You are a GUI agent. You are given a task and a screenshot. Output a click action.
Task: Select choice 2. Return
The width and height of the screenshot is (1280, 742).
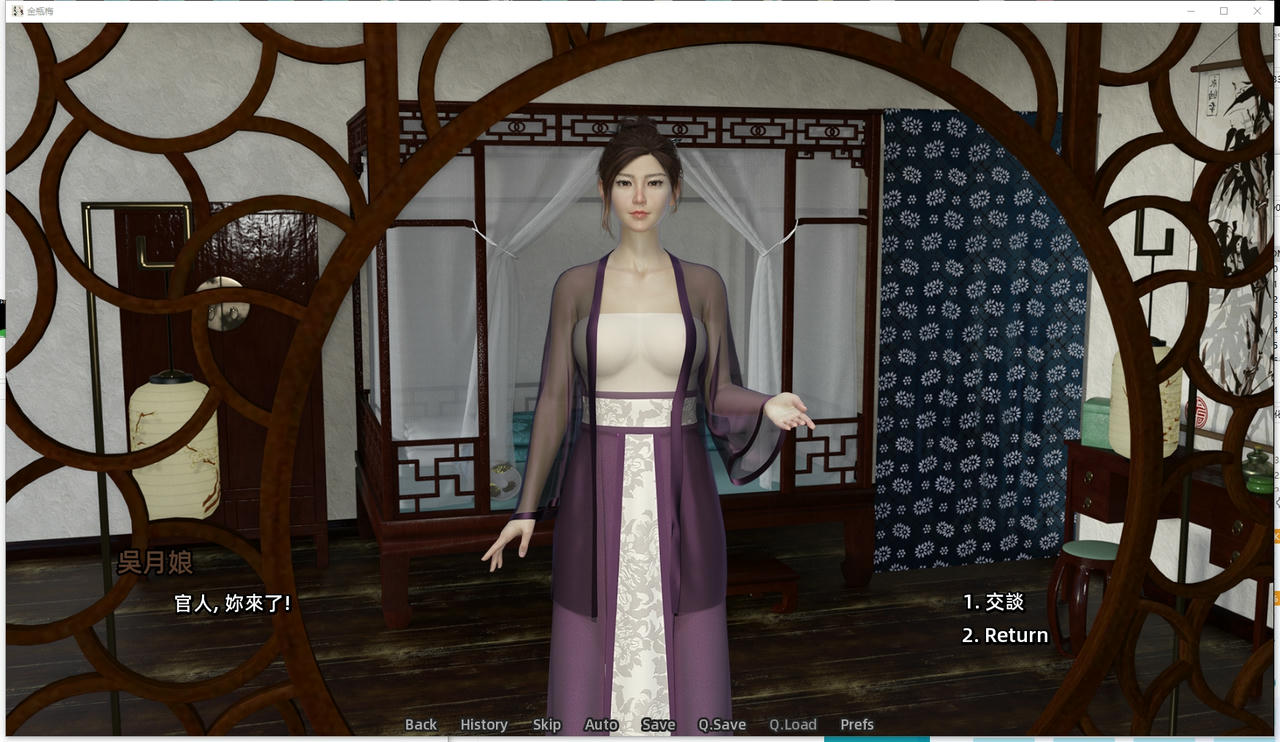[x=1003, y=634]
